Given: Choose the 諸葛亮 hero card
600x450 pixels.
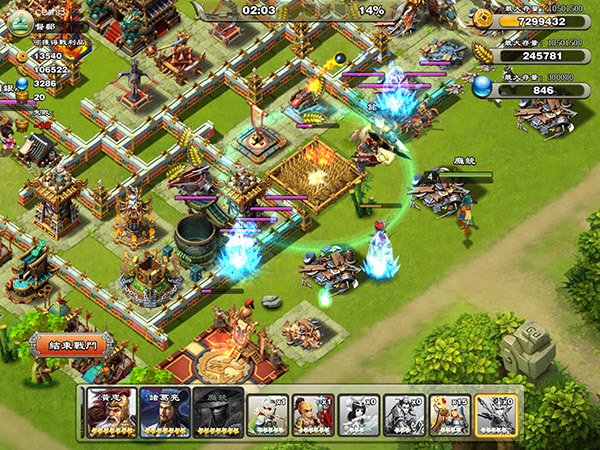Looking at the screenshot, I should [164, 413].
